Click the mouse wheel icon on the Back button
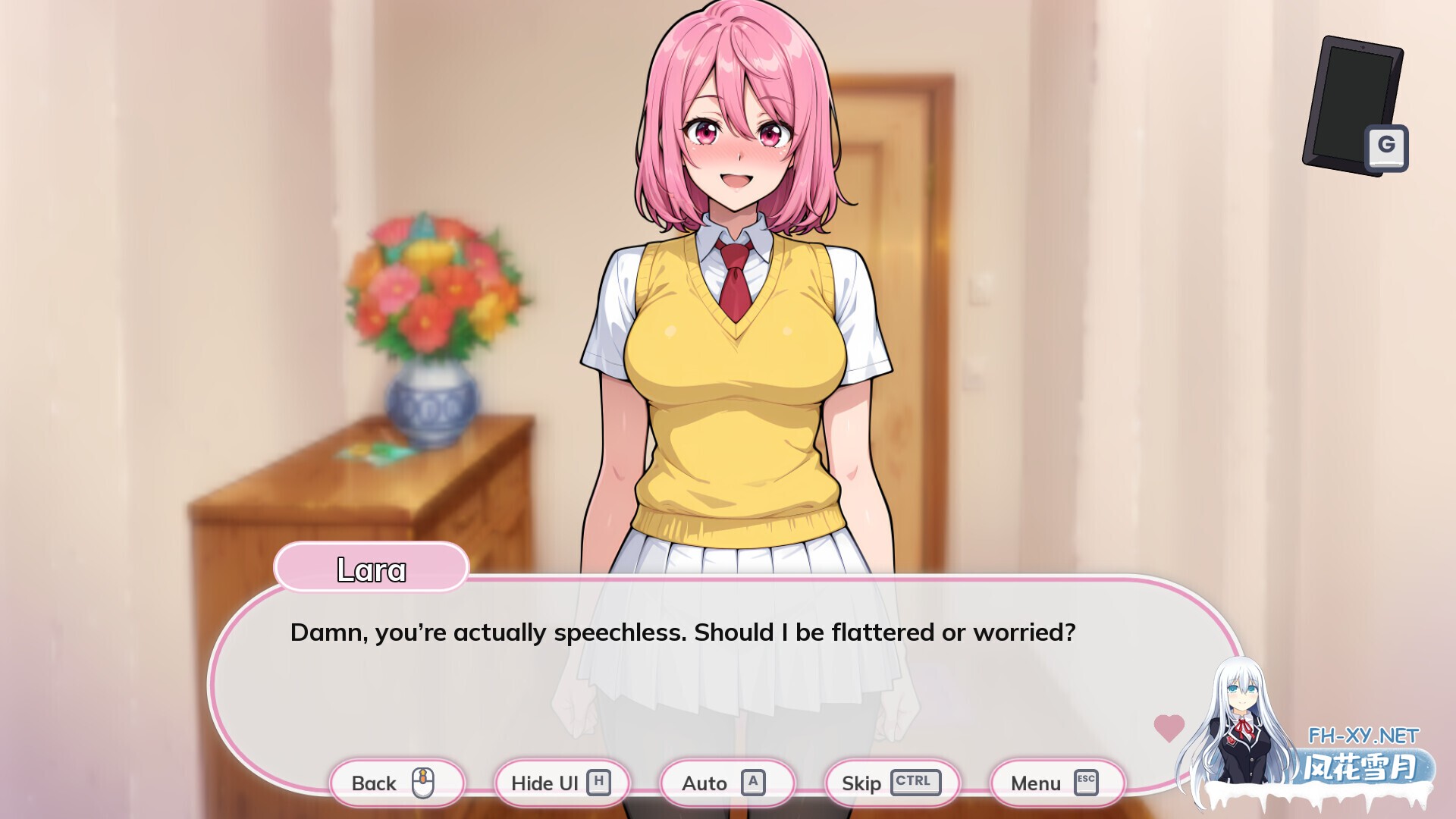The height and width of the screenshot is (819, 1456). (x=423, y=783)
